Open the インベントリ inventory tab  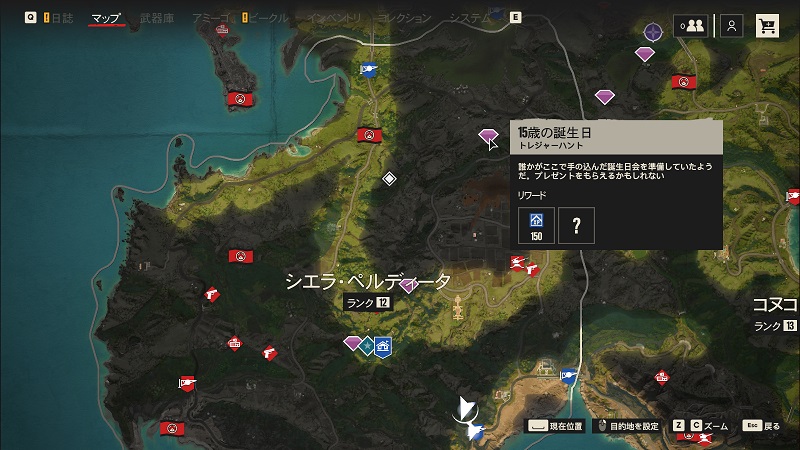[338, 18]
